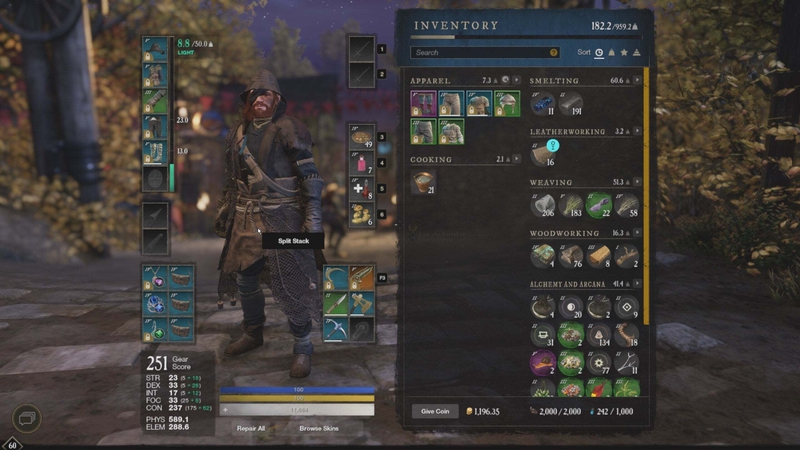Select the green helmet in Apparel
This screenshot has width=800, height=450.
click(507, 103)
